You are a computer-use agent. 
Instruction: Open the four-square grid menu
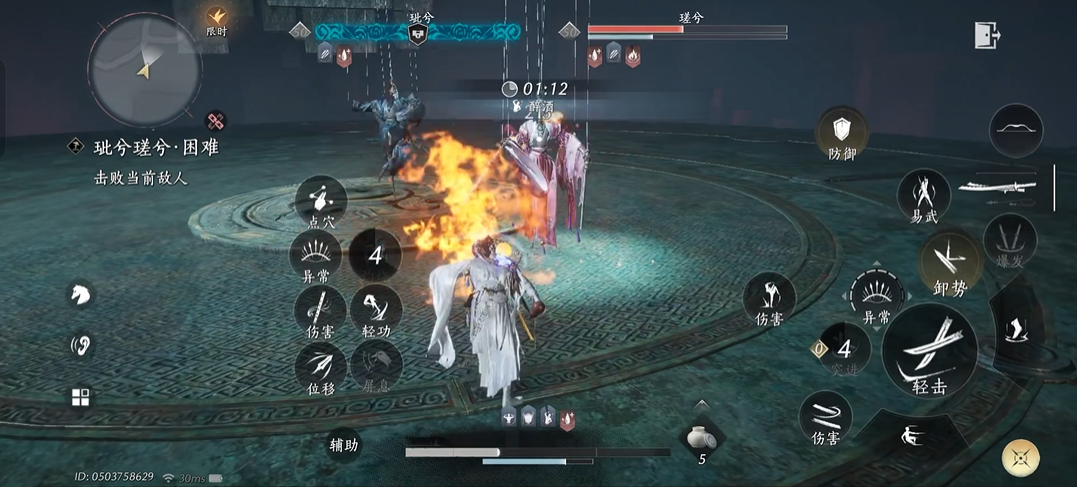tap(81, 397)
